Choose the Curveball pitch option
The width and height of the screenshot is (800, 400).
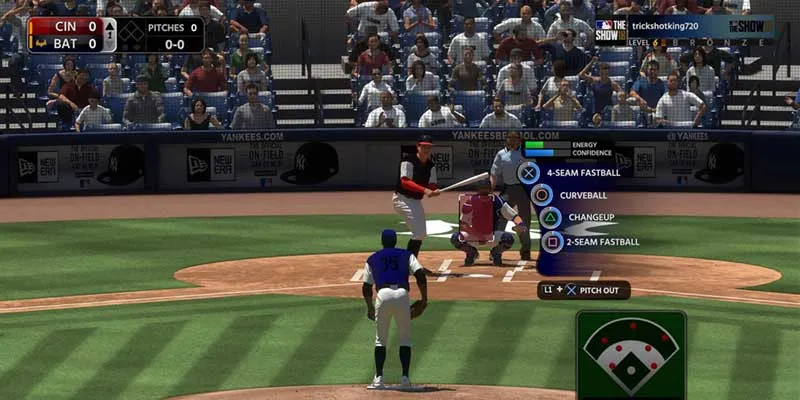[x=542, y=195]
